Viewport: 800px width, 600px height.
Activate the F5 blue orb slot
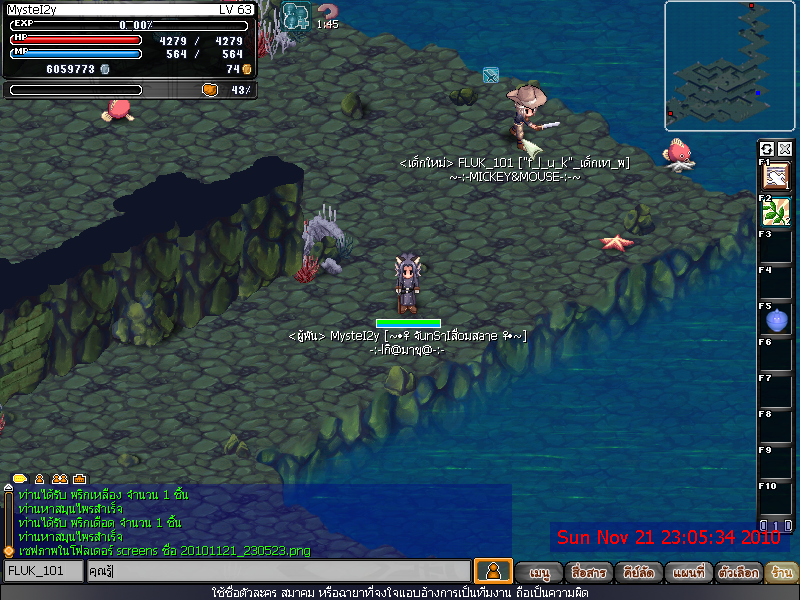pyautogui.click(x=774, y=320)
